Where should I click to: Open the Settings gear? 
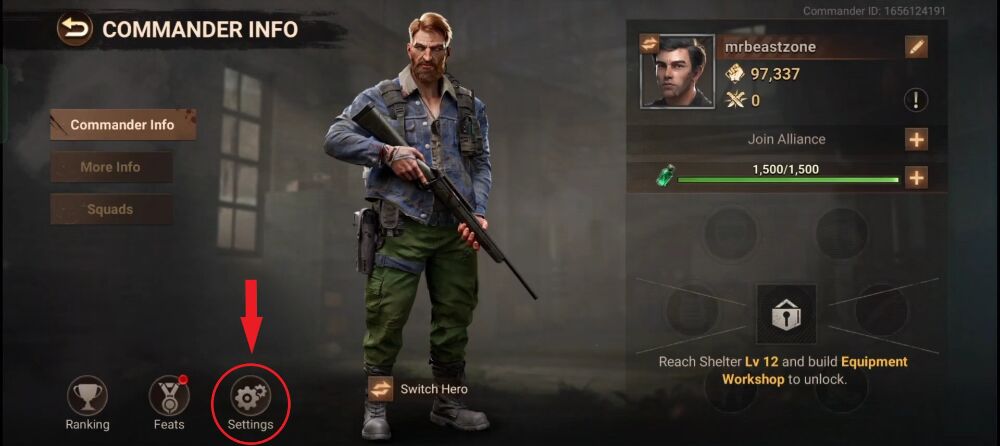pos(250,397)
